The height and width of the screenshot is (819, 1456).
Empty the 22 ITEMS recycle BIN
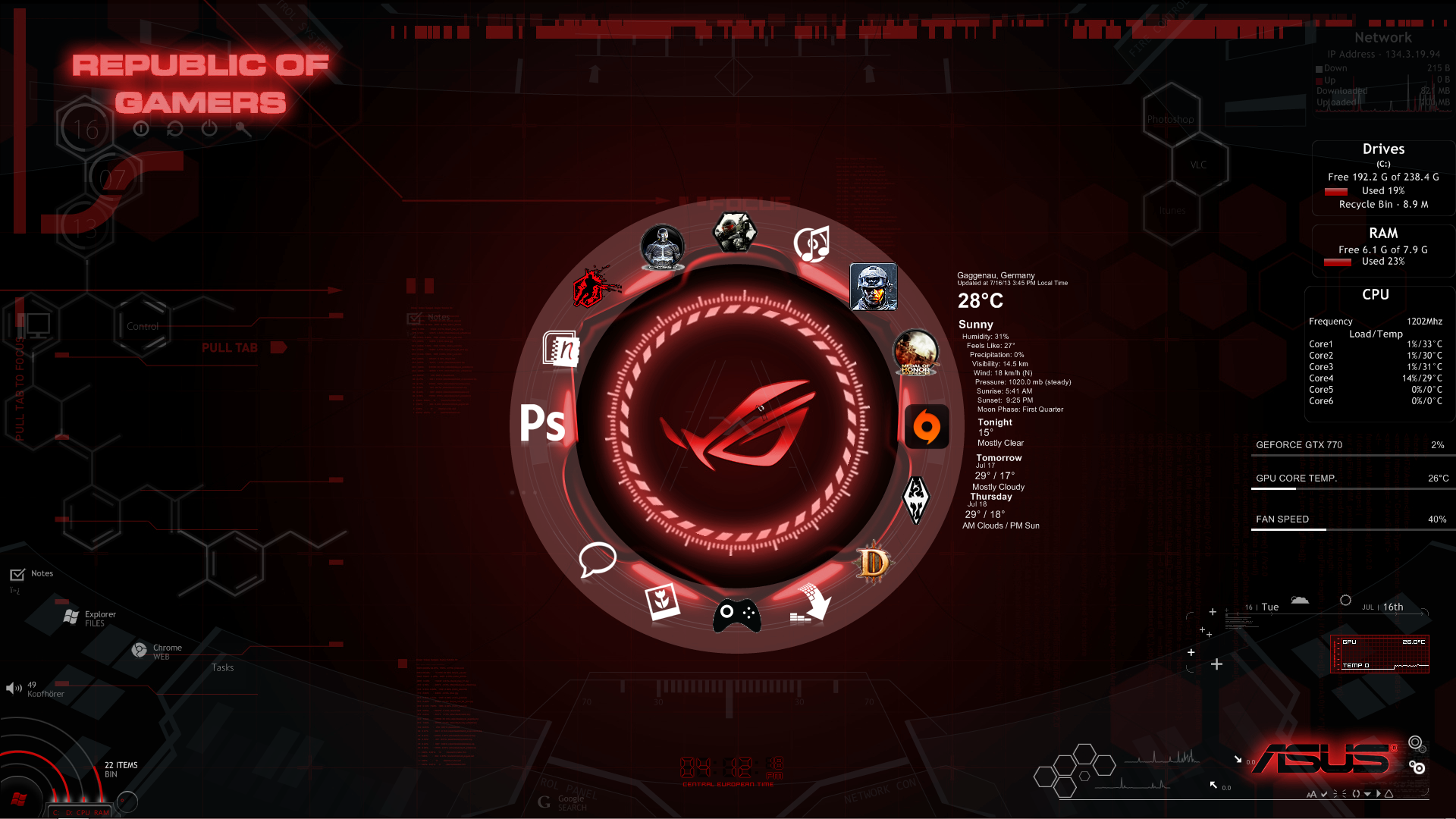click(121, 769)
